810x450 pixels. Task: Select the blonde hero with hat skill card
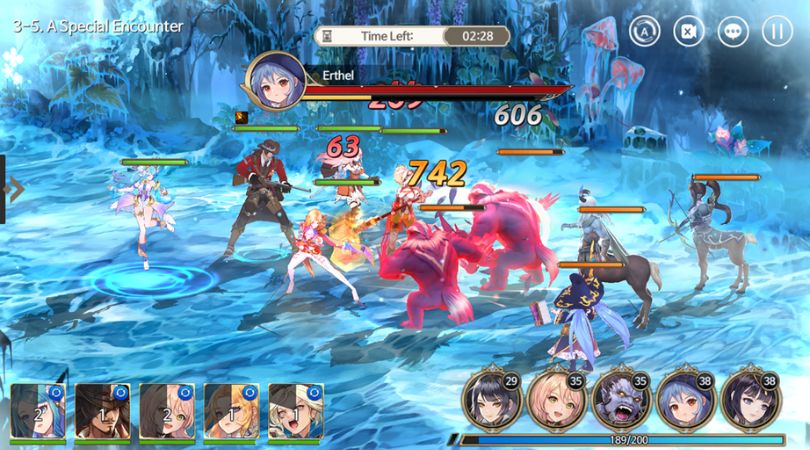click(296, 410)
